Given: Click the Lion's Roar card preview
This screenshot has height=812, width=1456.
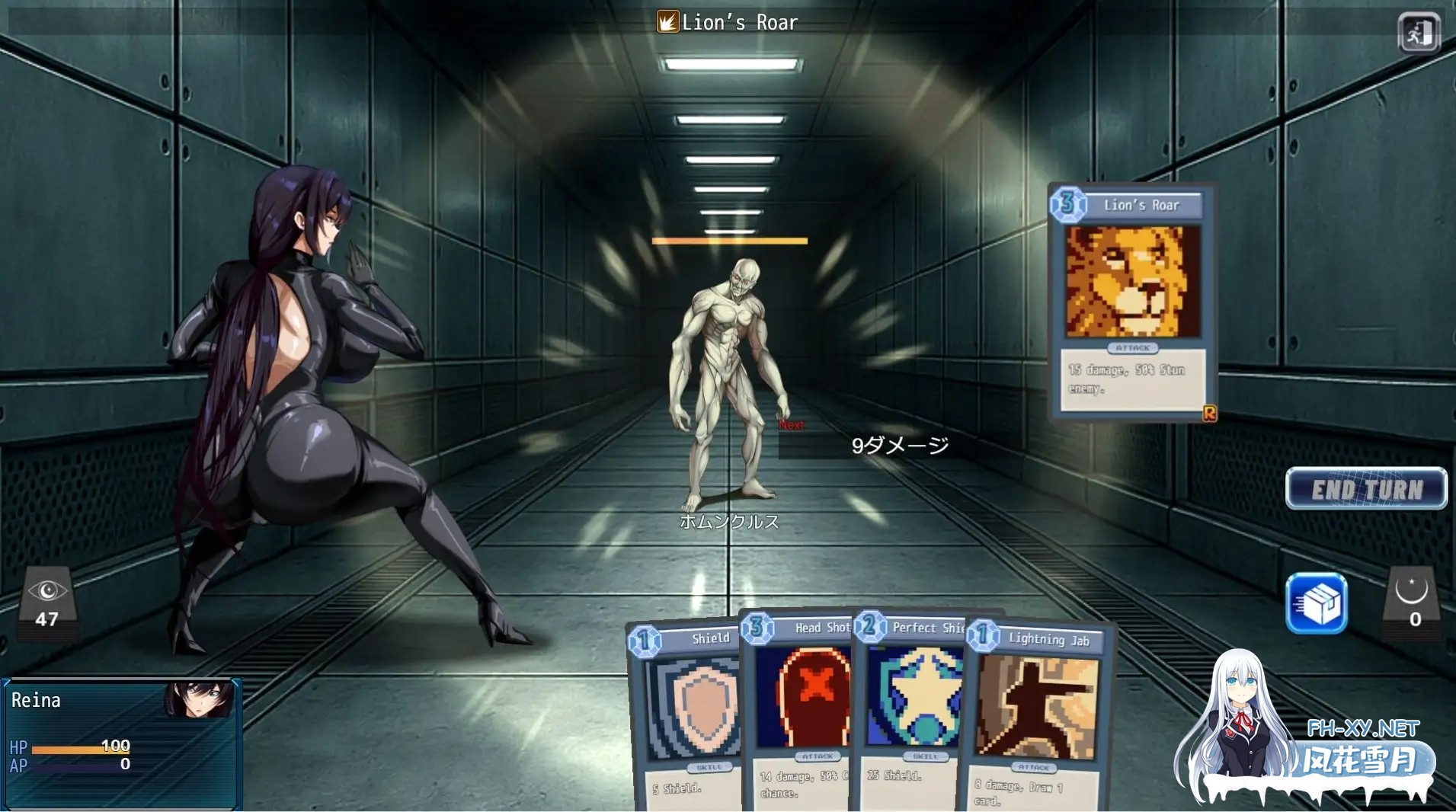Looking at the screenshot, I should pos(1131,302).
